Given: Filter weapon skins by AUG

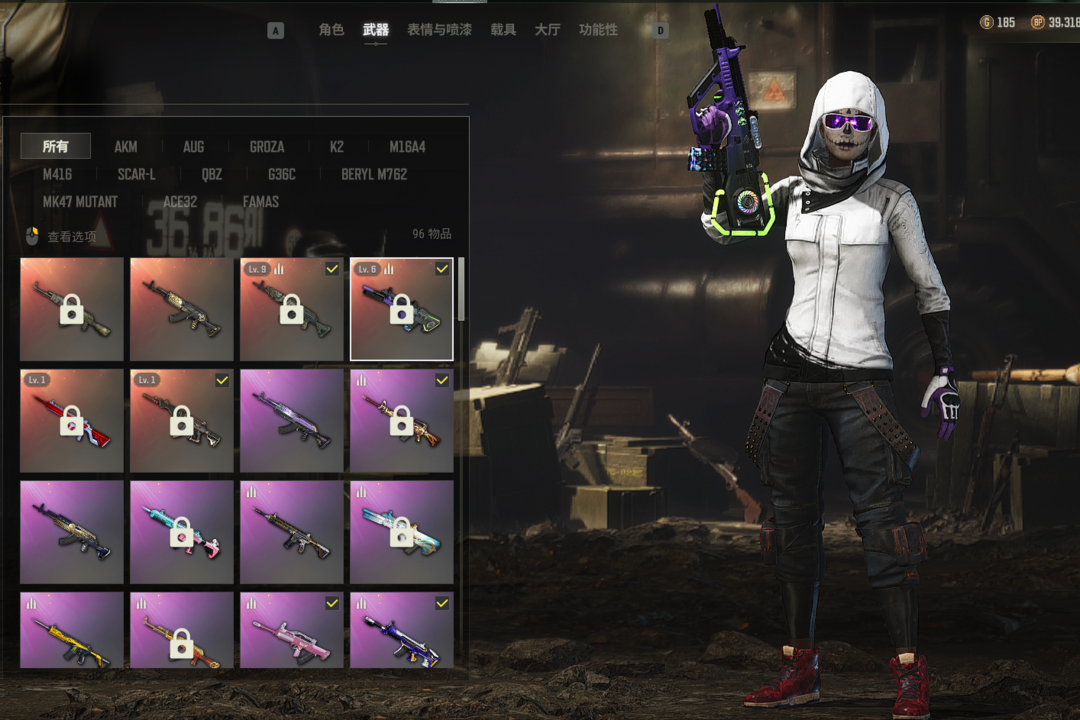Looking at the screenshot, I should 193,147.
